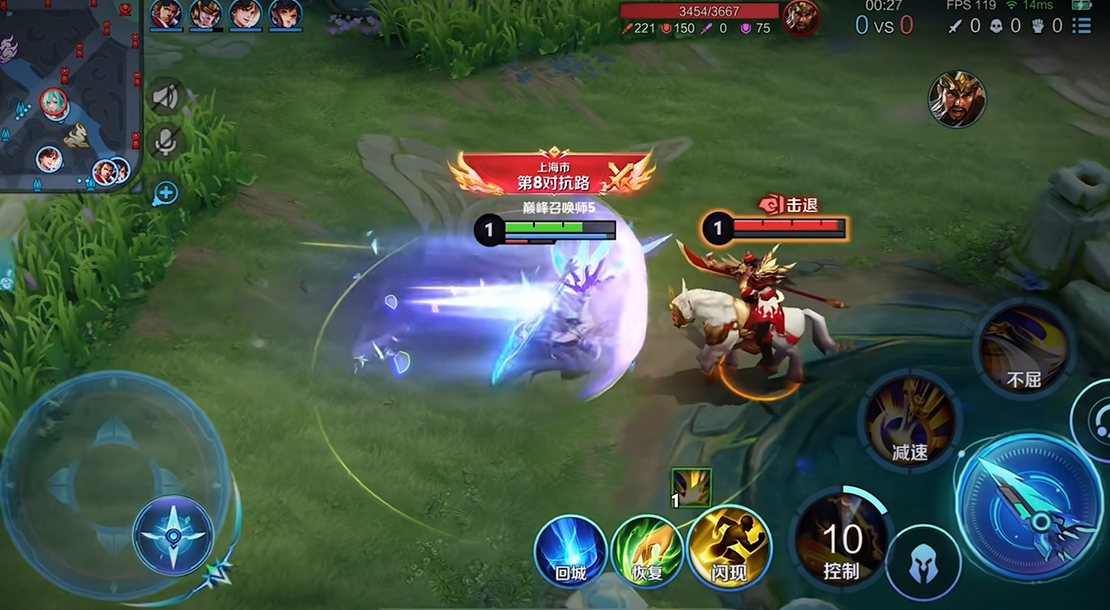Open the minimap
This screenshot has width=1110, height=610.
point(68,95)
